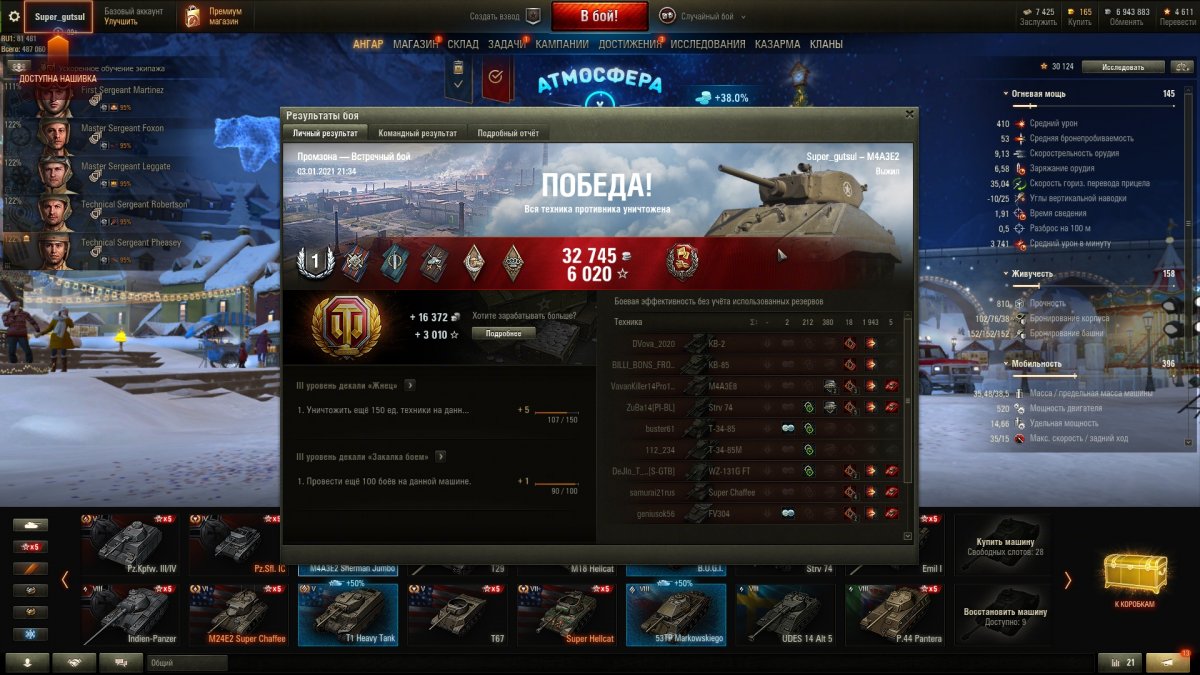Open the Подробный отчёт tab
Image resolution: width=1200 pixels, height=675 pixels.
coord(508,133)
